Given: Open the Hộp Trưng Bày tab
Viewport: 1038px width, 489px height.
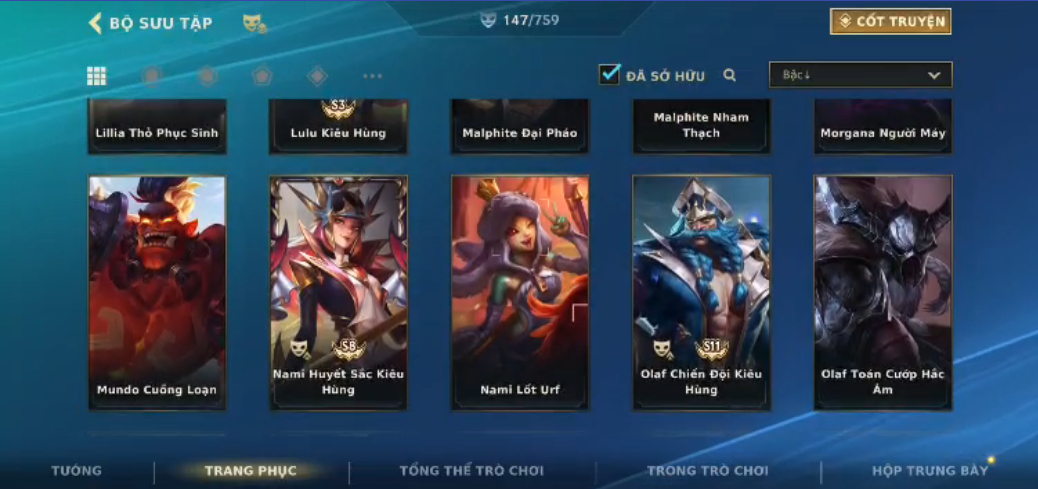Looking at the screenshot, I should pos(930,471).
